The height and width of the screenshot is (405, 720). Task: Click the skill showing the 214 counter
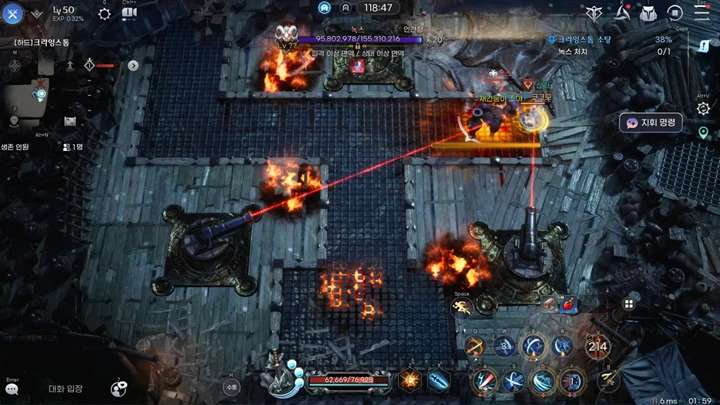tap(597, 347)
